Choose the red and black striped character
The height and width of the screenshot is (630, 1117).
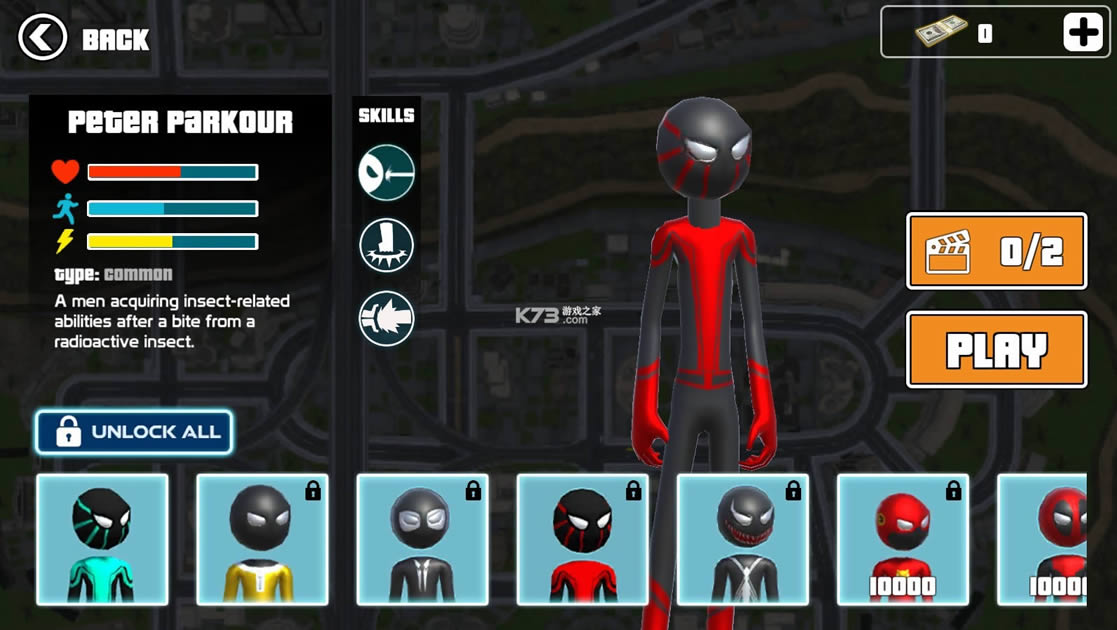tap(582, 540)
